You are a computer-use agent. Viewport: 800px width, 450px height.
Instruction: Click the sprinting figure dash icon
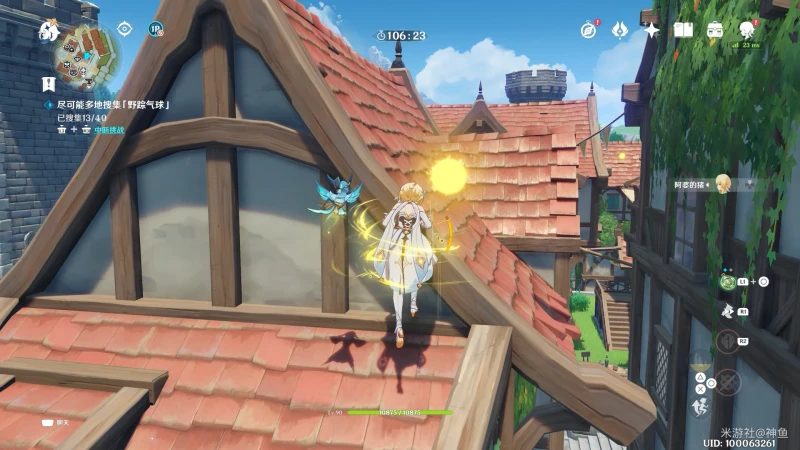point(700,407)
